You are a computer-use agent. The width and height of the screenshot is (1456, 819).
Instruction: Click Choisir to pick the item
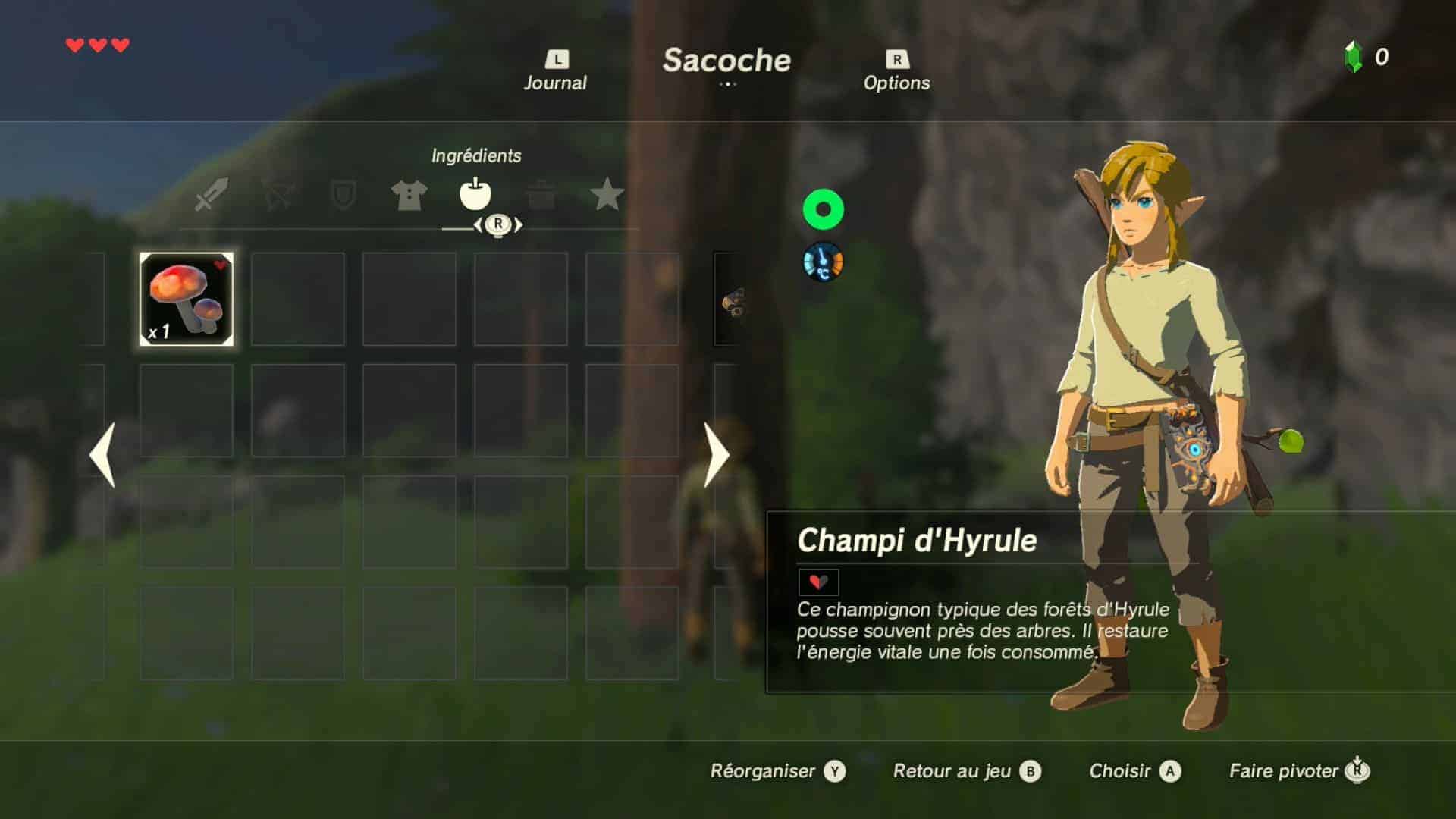click(x=1134, y=771)
